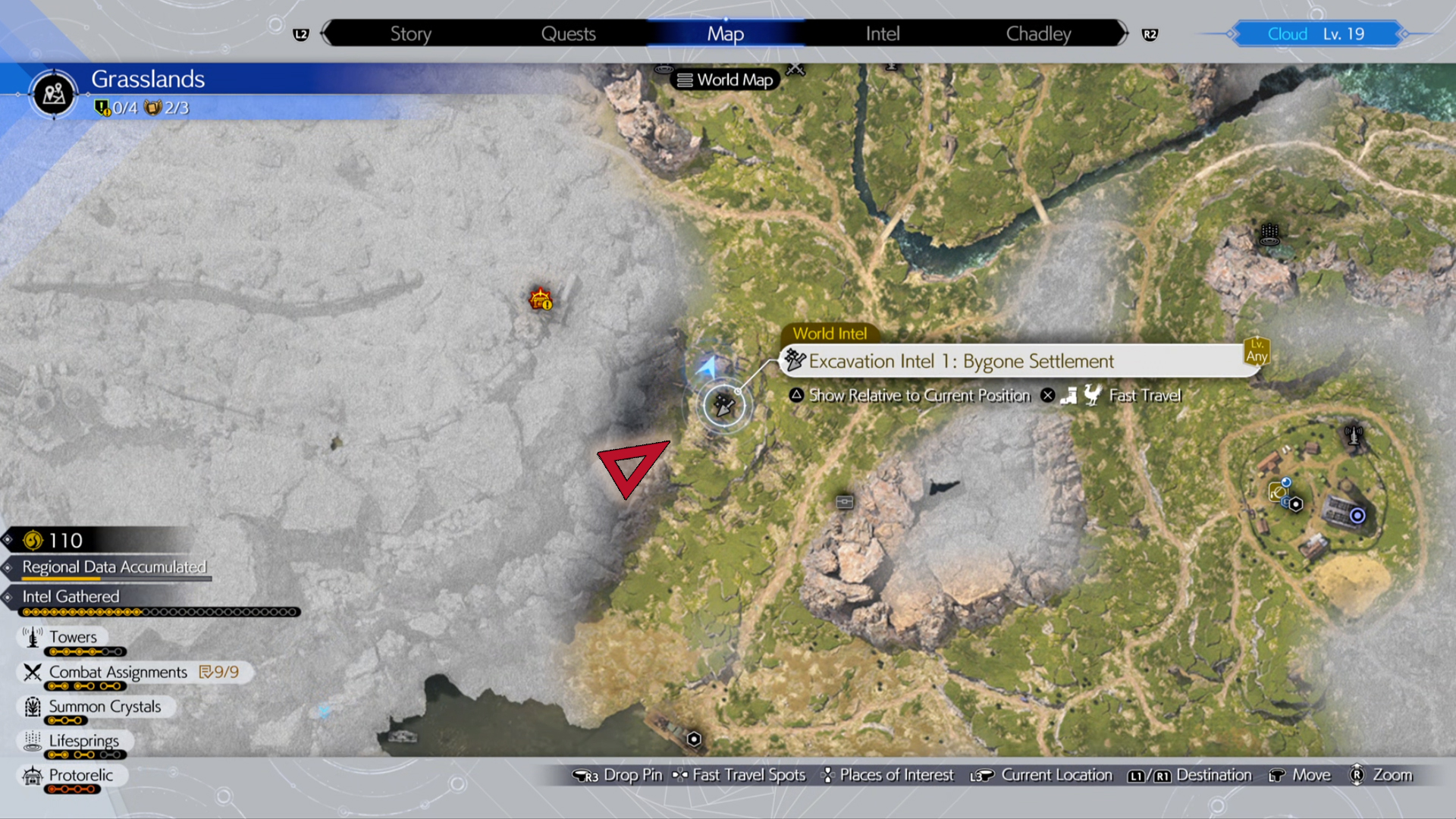The height and width of the screenshot is (819, 1456).
Task: Select the Combat Assignments category
Action: 118,672
